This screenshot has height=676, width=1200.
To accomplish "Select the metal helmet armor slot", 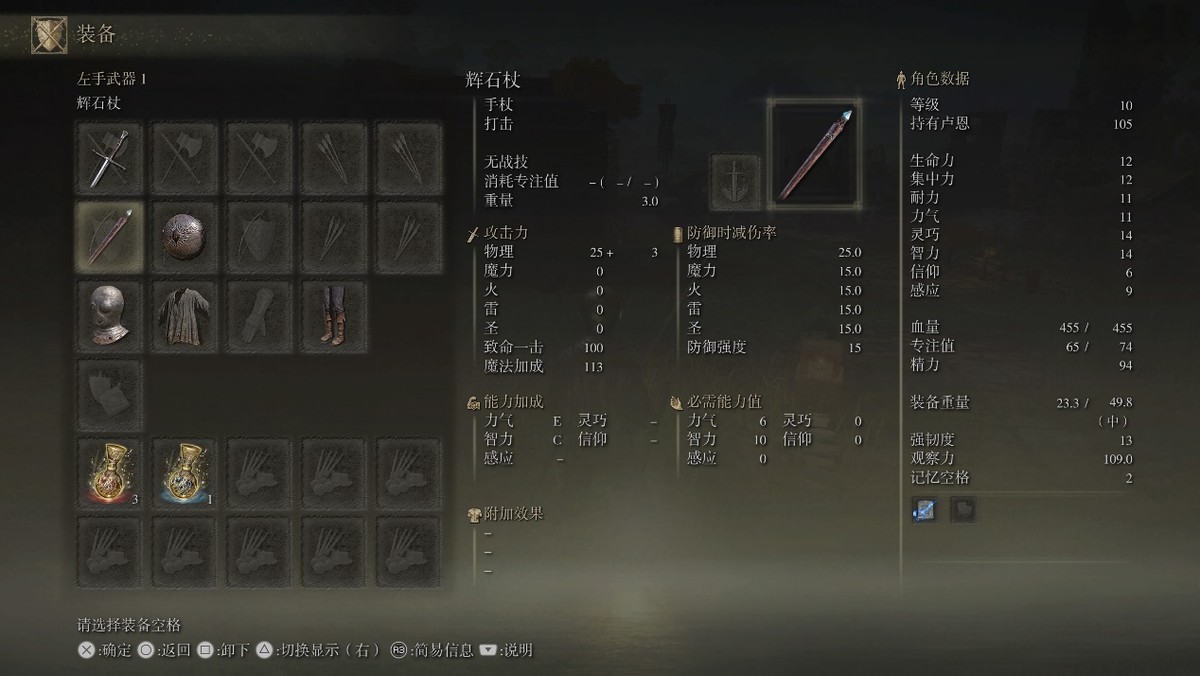I will (x=110, y=316).
